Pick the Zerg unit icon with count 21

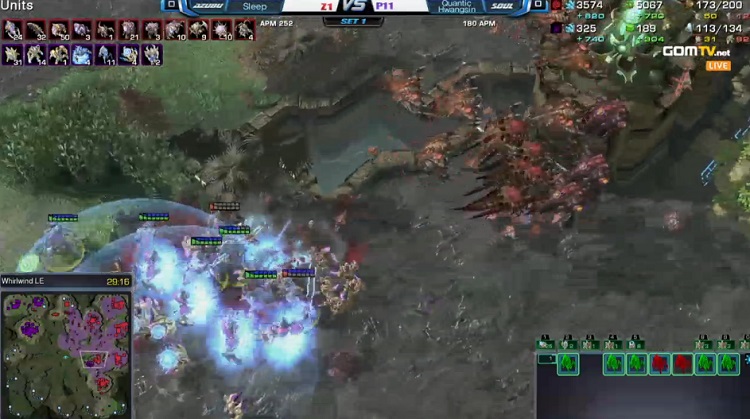pyautogui.click(x=129, y=30)
